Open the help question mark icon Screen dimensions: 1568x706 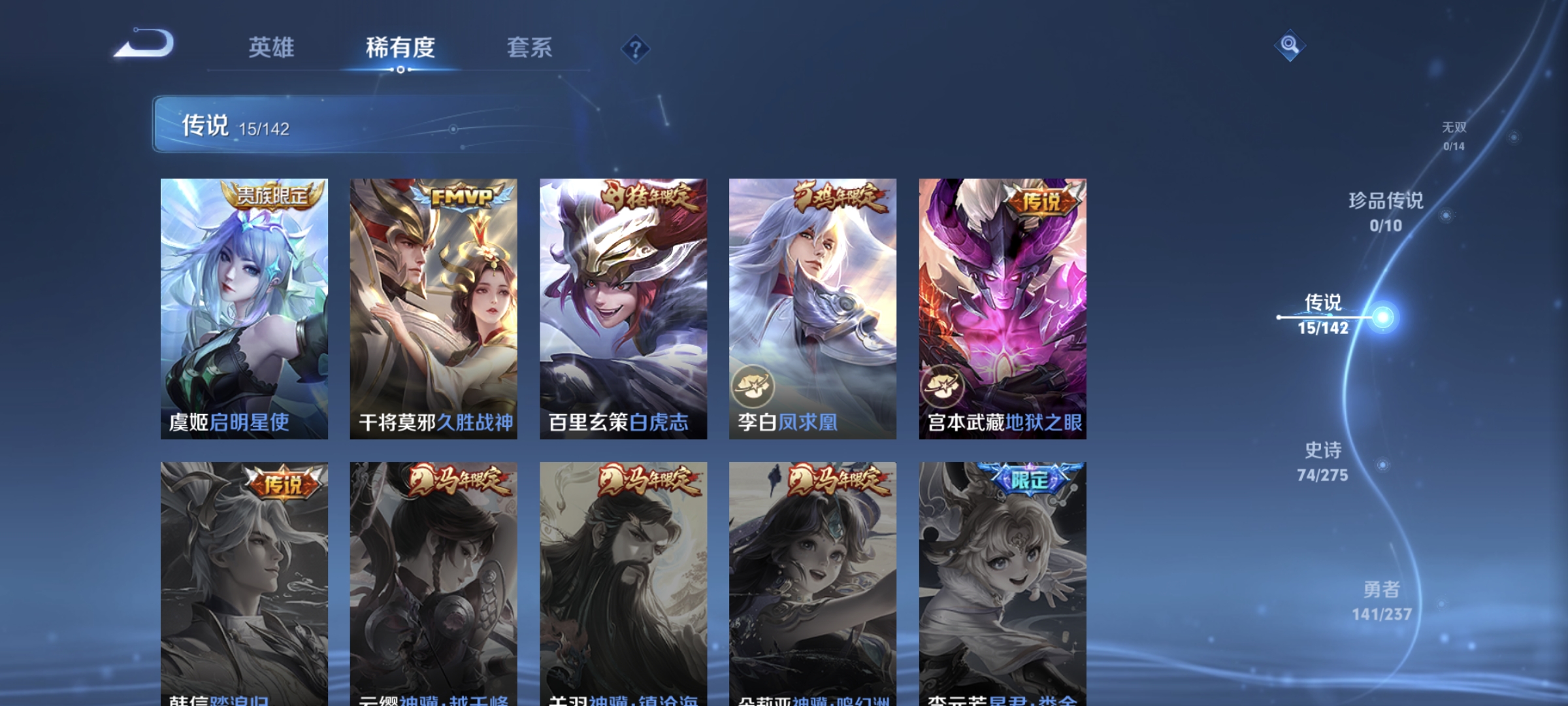[637, 49]
